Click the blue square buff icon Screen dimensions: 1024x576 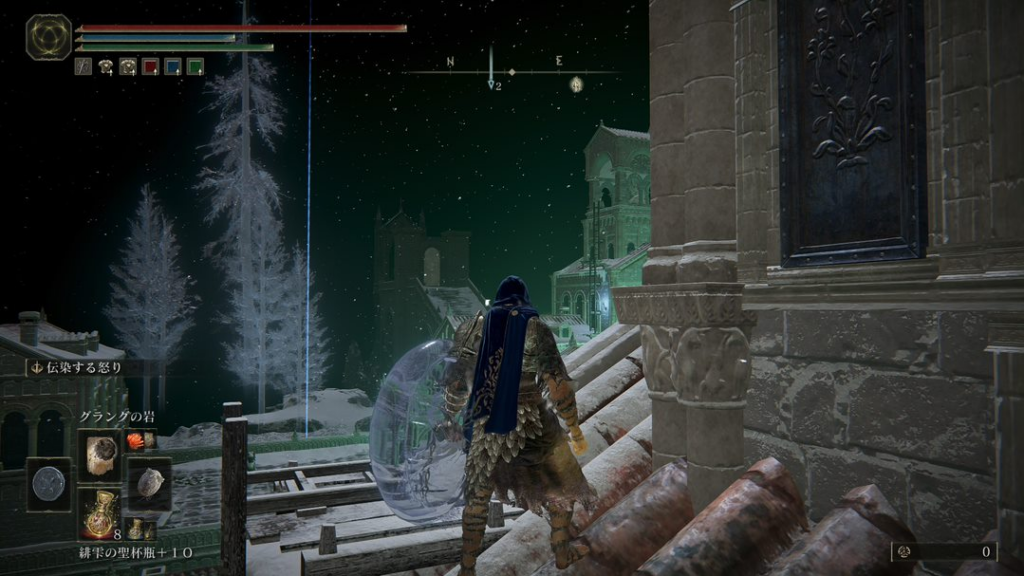click(173, 67)
